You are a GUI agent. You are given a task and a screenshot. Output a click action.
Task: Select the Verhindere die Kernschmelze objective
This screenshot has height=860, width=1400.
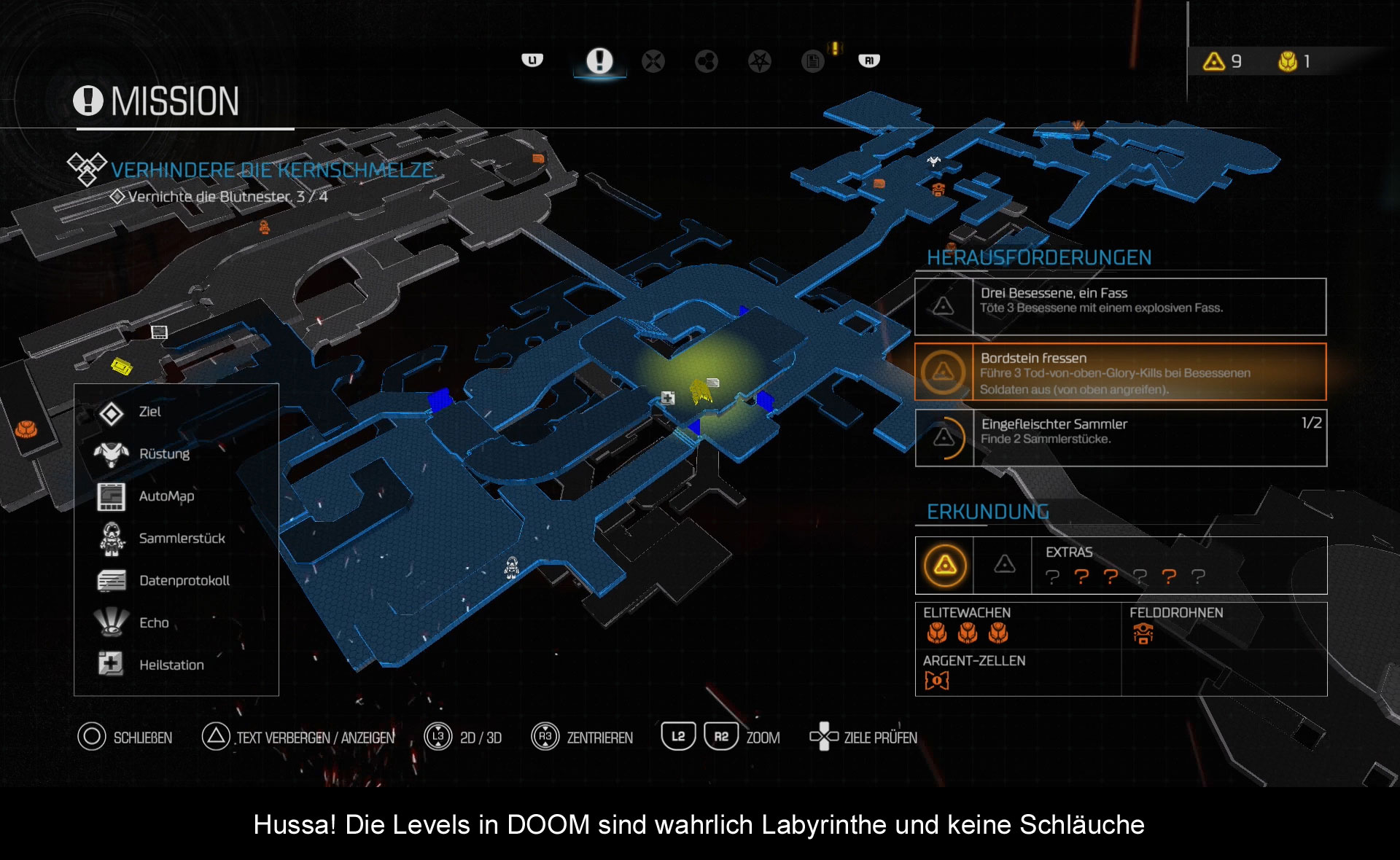273,171
